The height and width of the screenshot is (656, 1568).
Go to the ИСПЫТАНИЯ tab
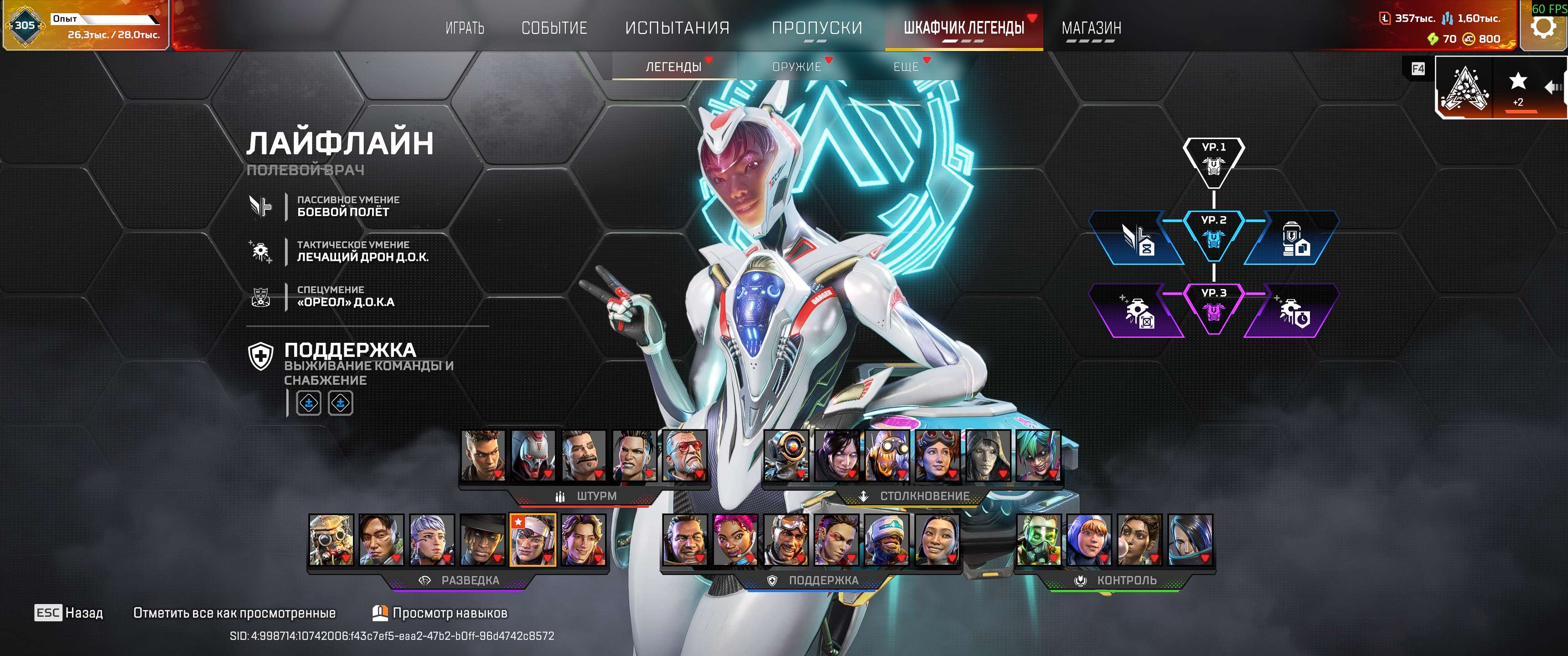pyautogui.click(x=677, y=28)
